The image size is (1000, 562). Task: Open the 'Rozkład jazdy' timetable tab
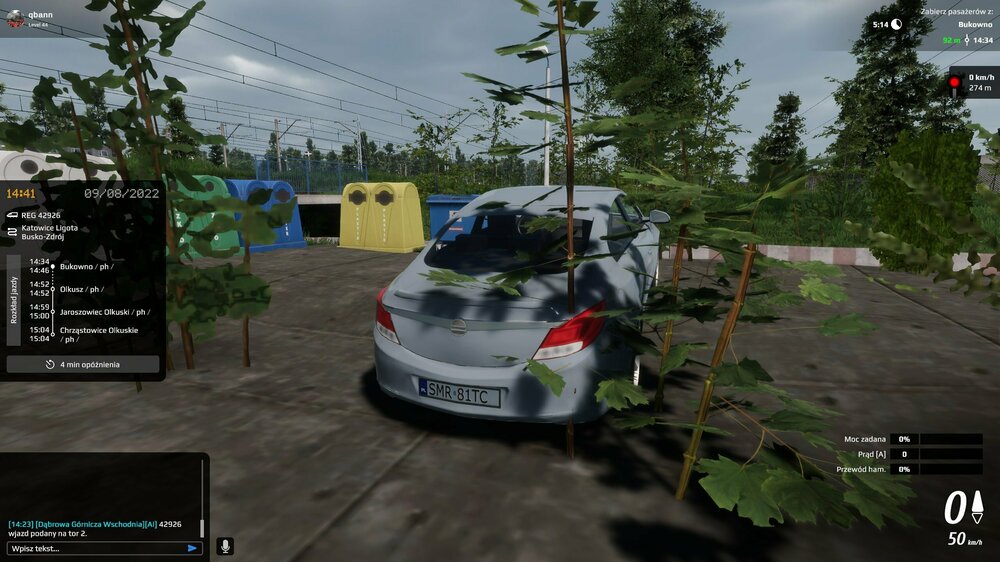click(14, 299)
